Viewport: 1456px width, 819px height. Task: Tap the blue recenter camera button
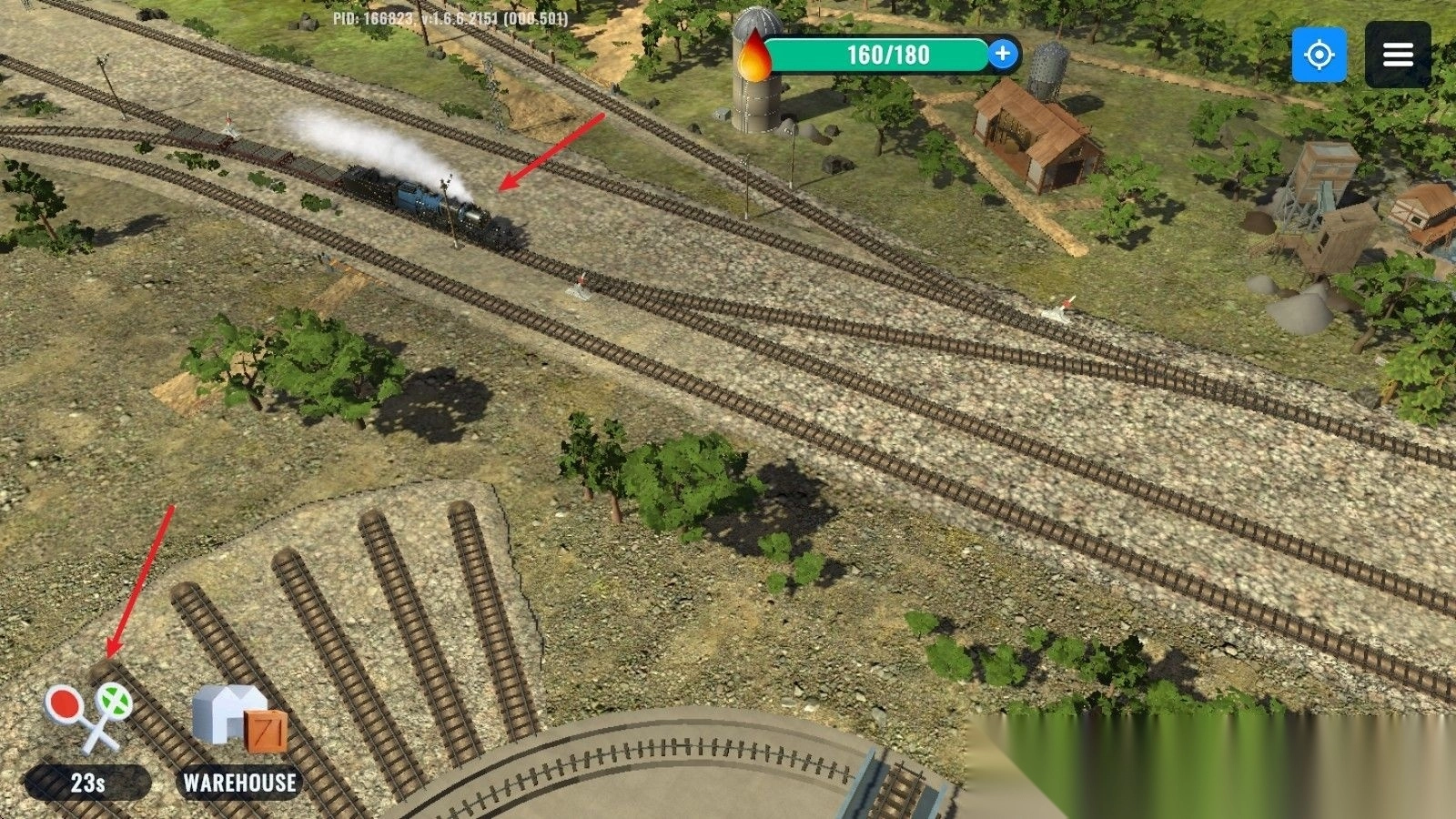[x=1319, y=56]
